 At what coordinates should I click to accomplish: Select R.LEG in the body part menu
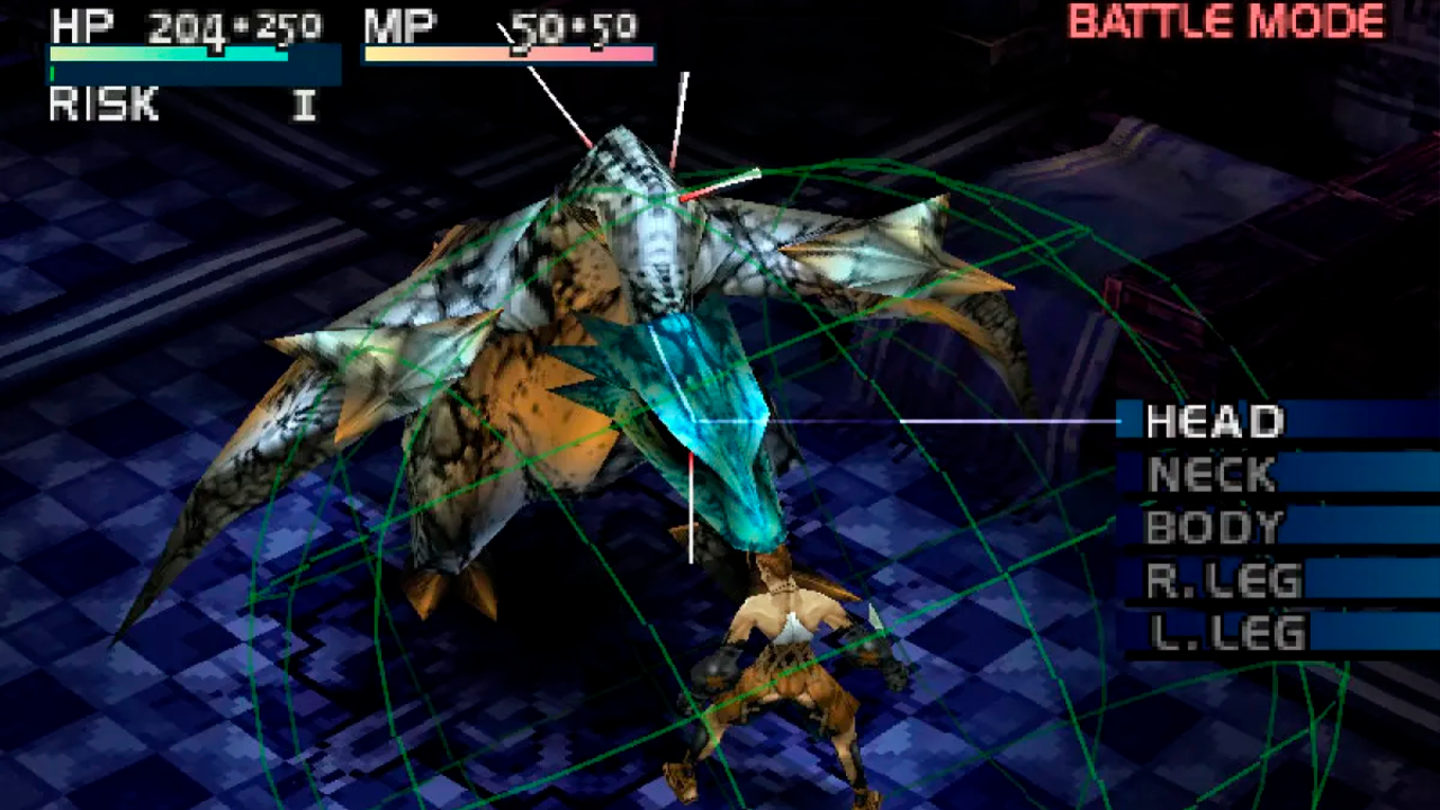click(1222, 576)
